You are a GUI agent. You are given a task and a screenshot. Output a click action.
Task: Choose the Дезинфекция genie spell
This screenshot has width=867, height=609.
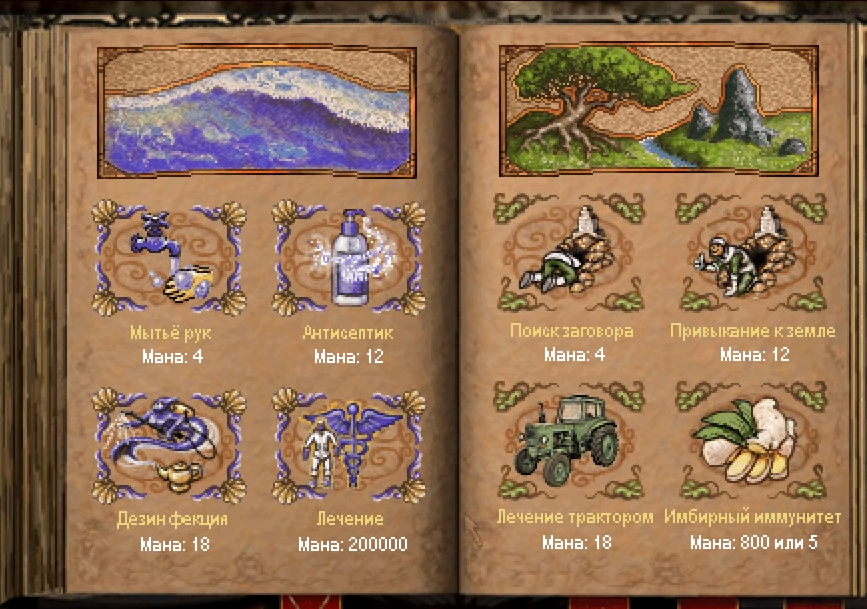click(169, 445)
